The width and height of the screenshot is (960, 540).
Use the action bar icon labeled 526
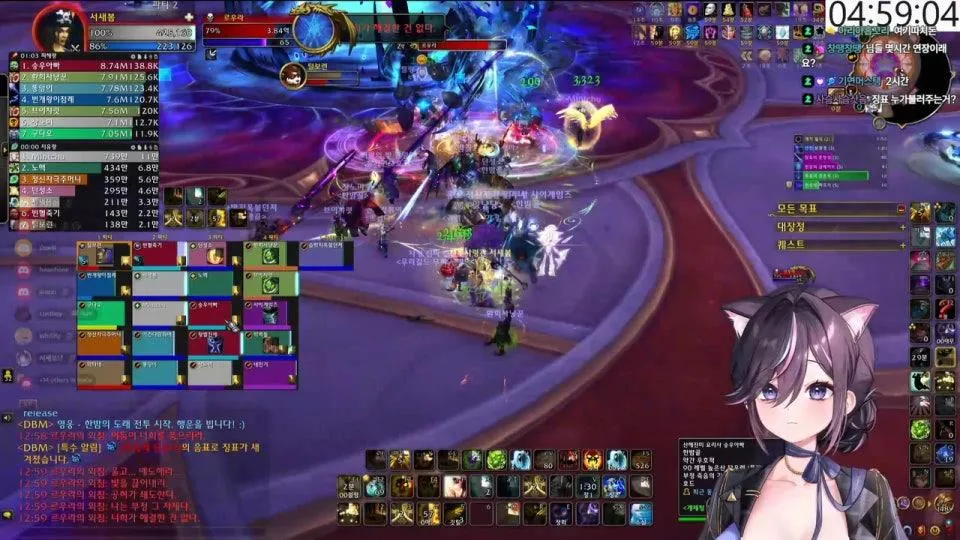[641, 460]
